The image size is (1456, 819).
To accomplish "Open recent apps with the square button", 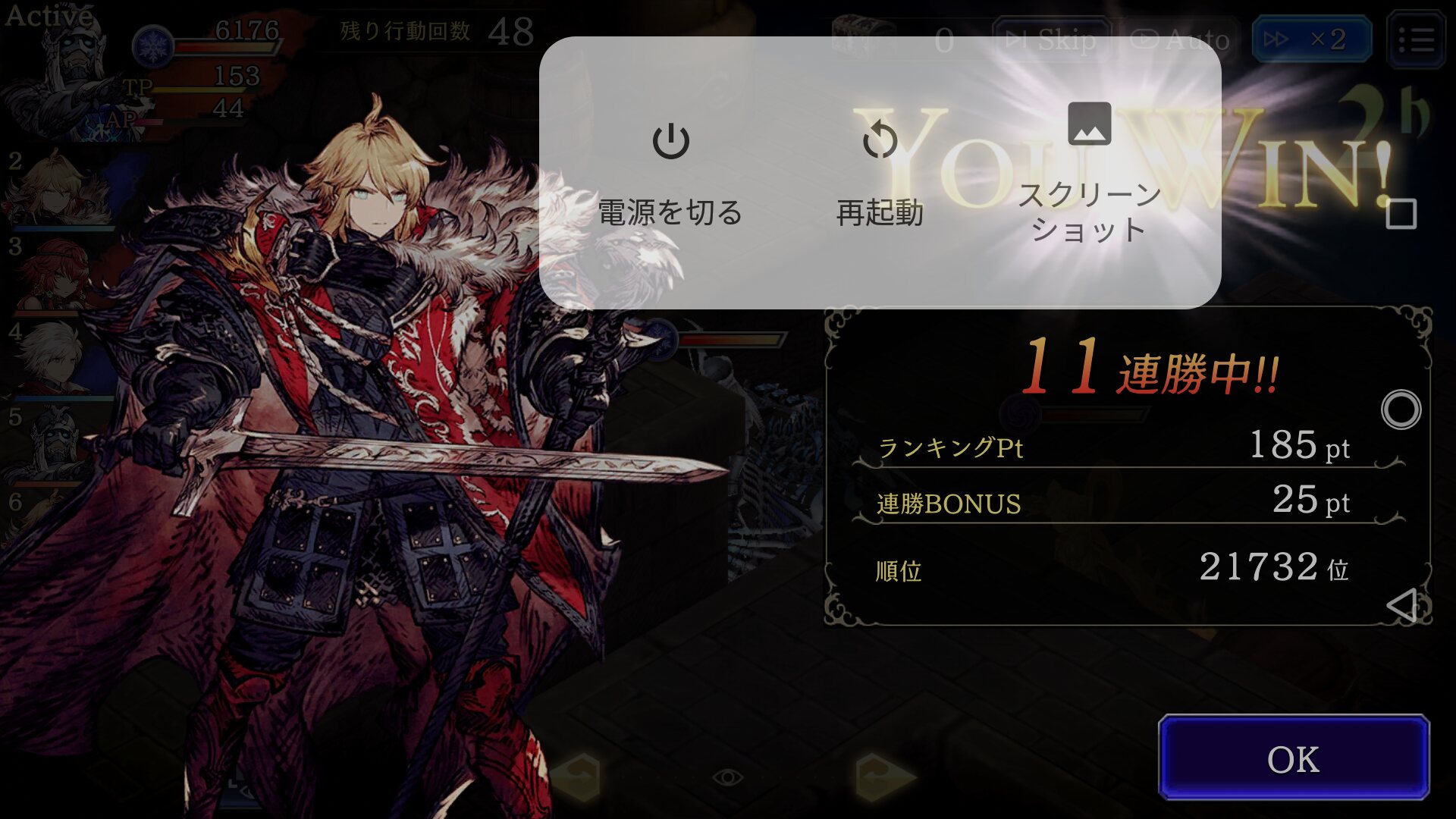I will (x=1401, y=215).
